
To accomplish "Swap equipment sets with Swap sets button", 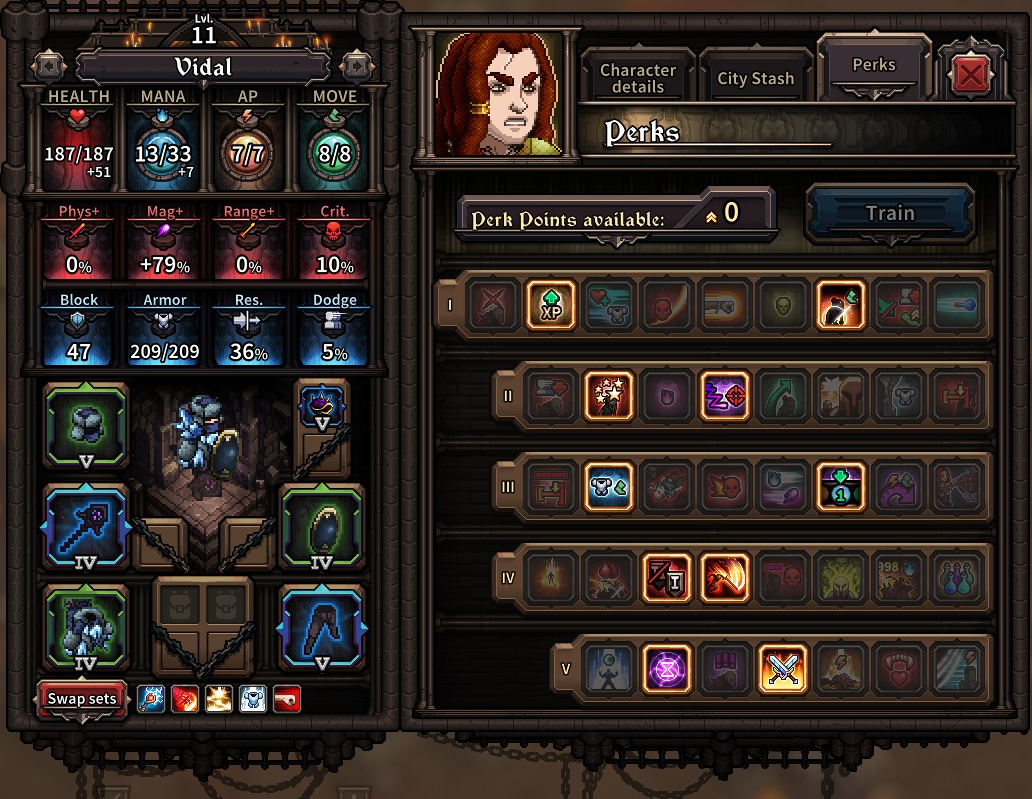I will click(x=83, y=699).
